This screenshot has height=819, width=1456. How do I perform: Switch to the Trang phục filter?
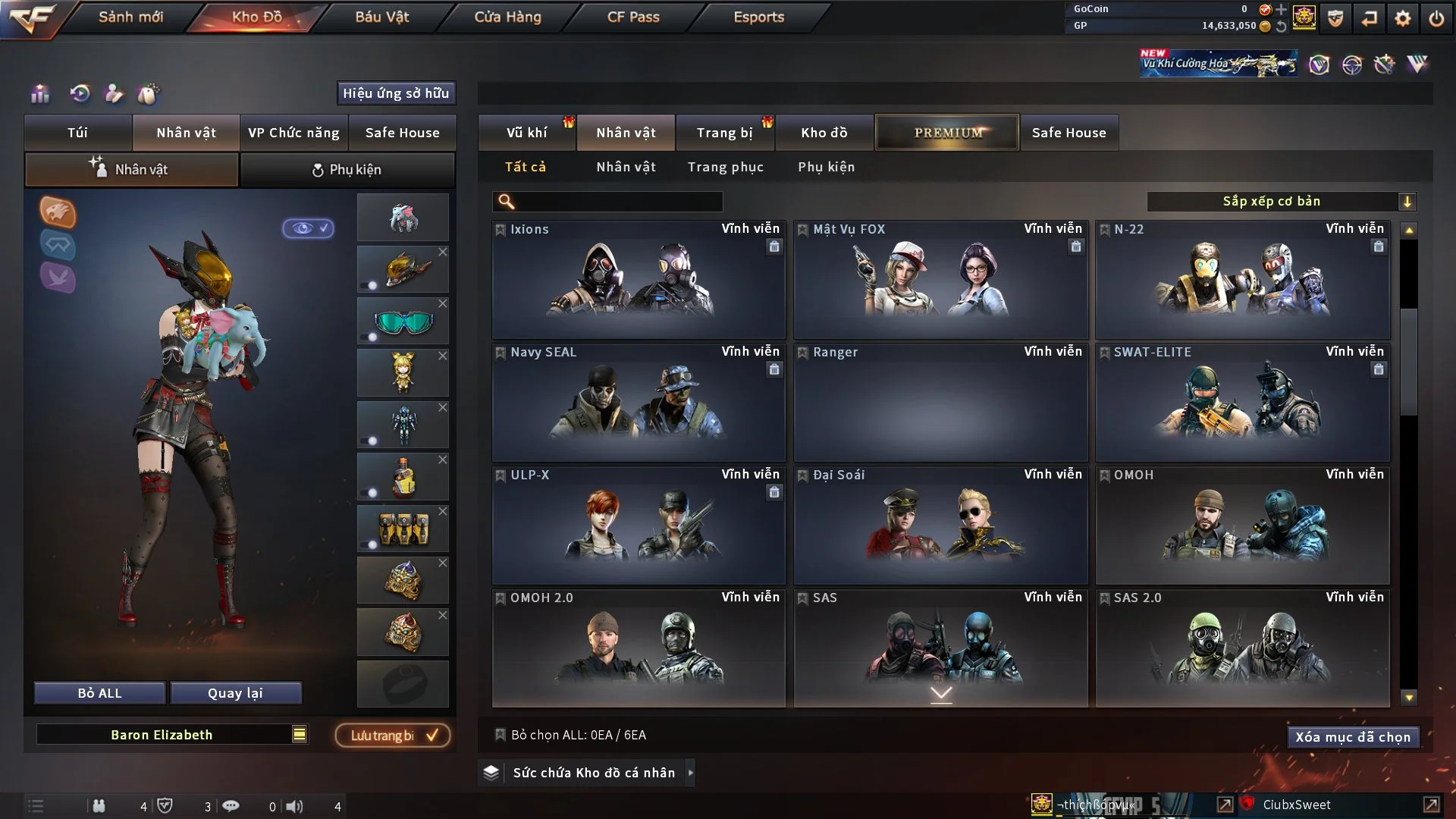tap(725, 167)
